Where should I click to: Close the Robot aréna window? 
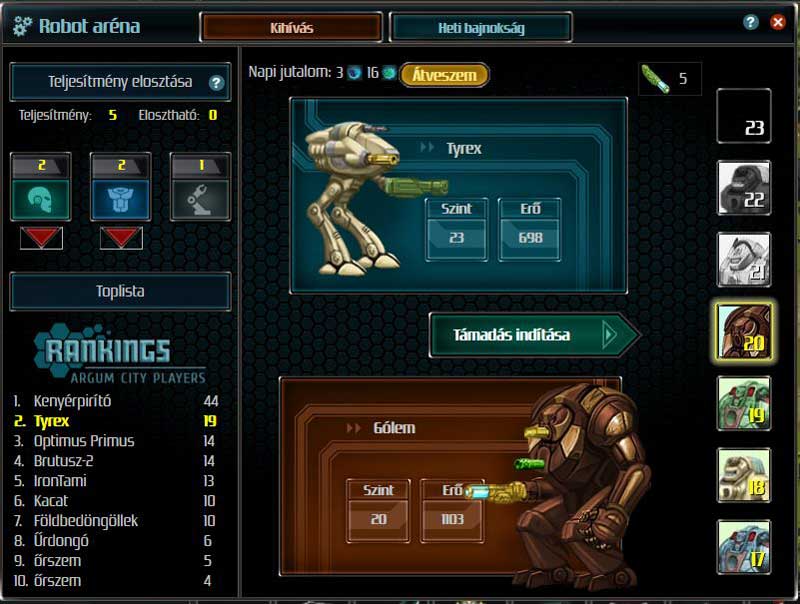pyautogui.click(x=777, y=22)
